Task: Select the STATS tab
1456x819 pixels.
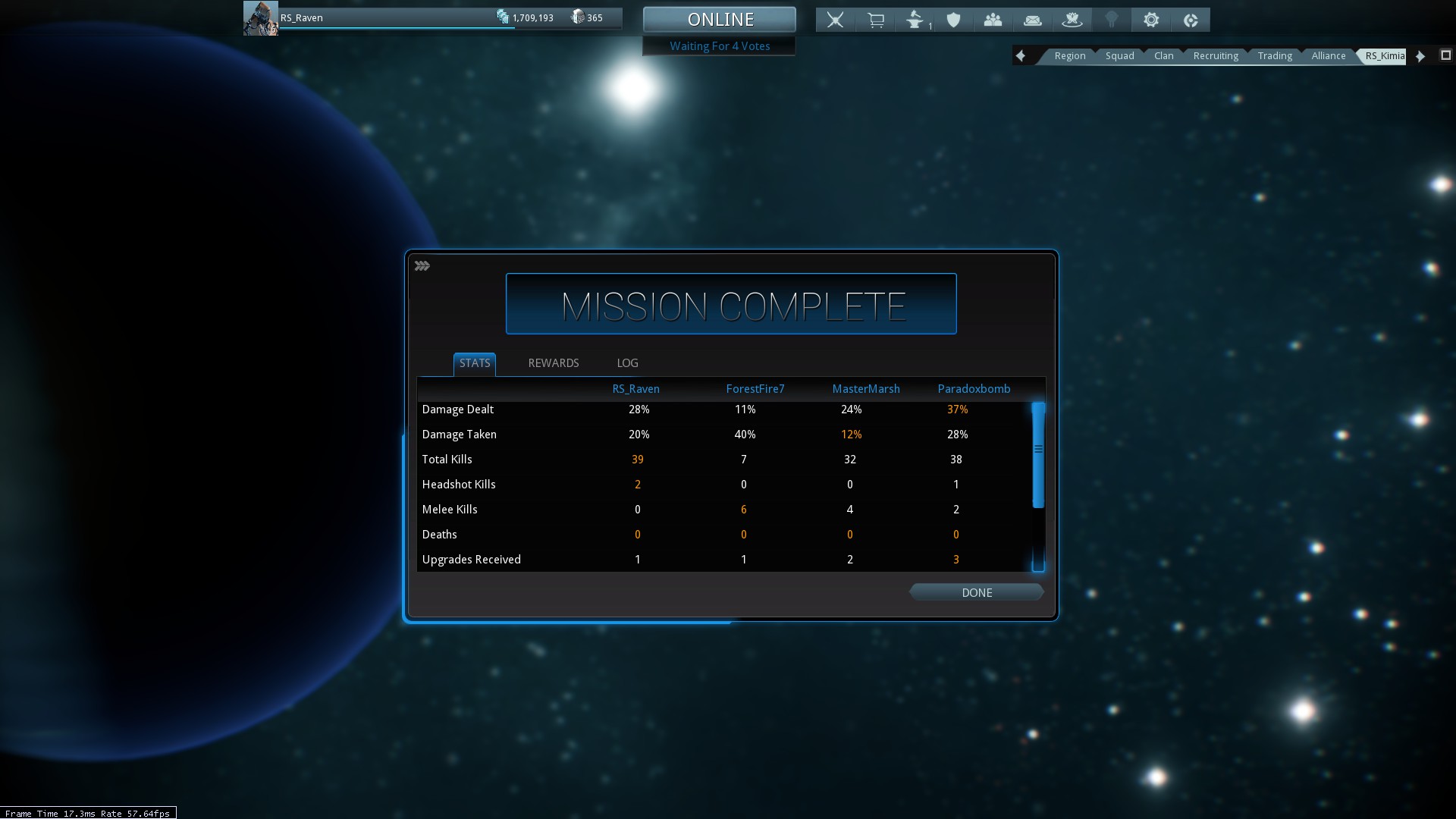Action: click(x=475, y=363)
